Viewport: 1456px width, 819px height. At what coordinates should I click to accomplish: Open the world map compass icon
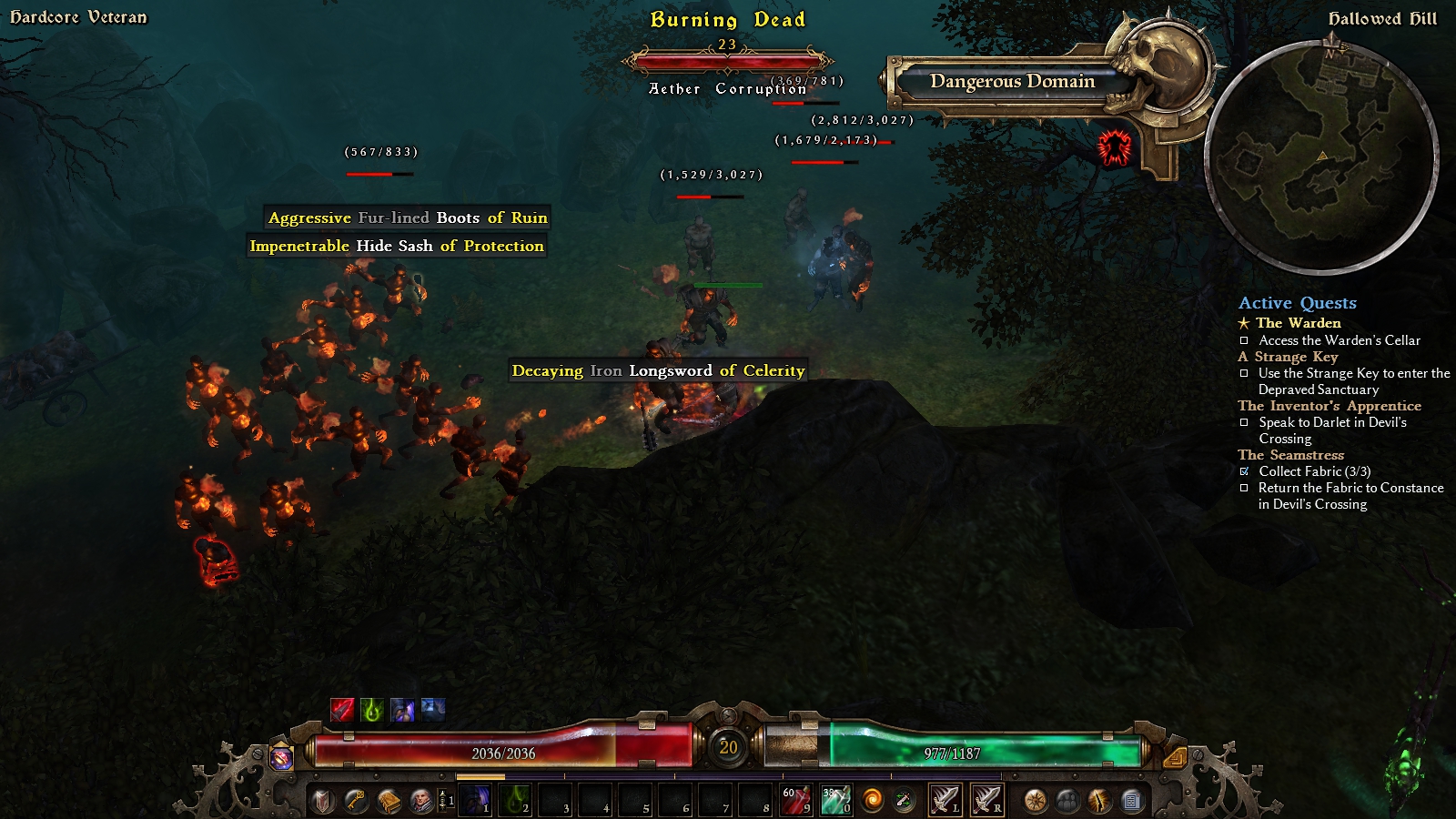pyautogui.click(x=1036, y=801)
